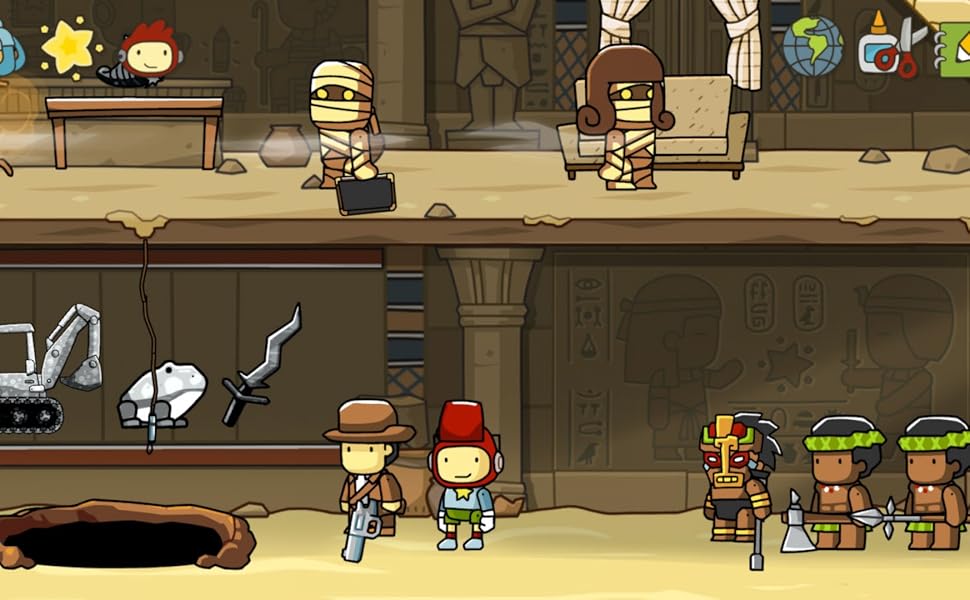Launch the glue and scissors object editor
970x600 pixels.
click(x=892, y=46)
